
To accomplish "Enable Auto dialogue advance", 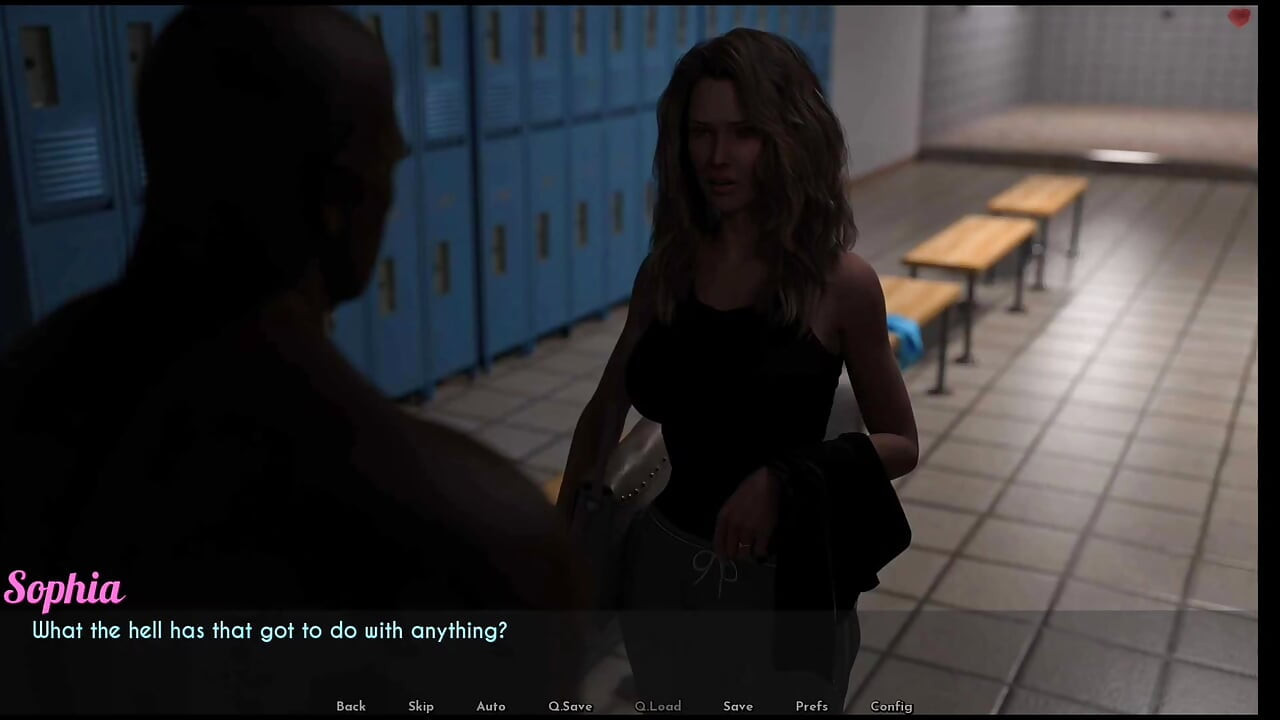I will pos(491,706).
